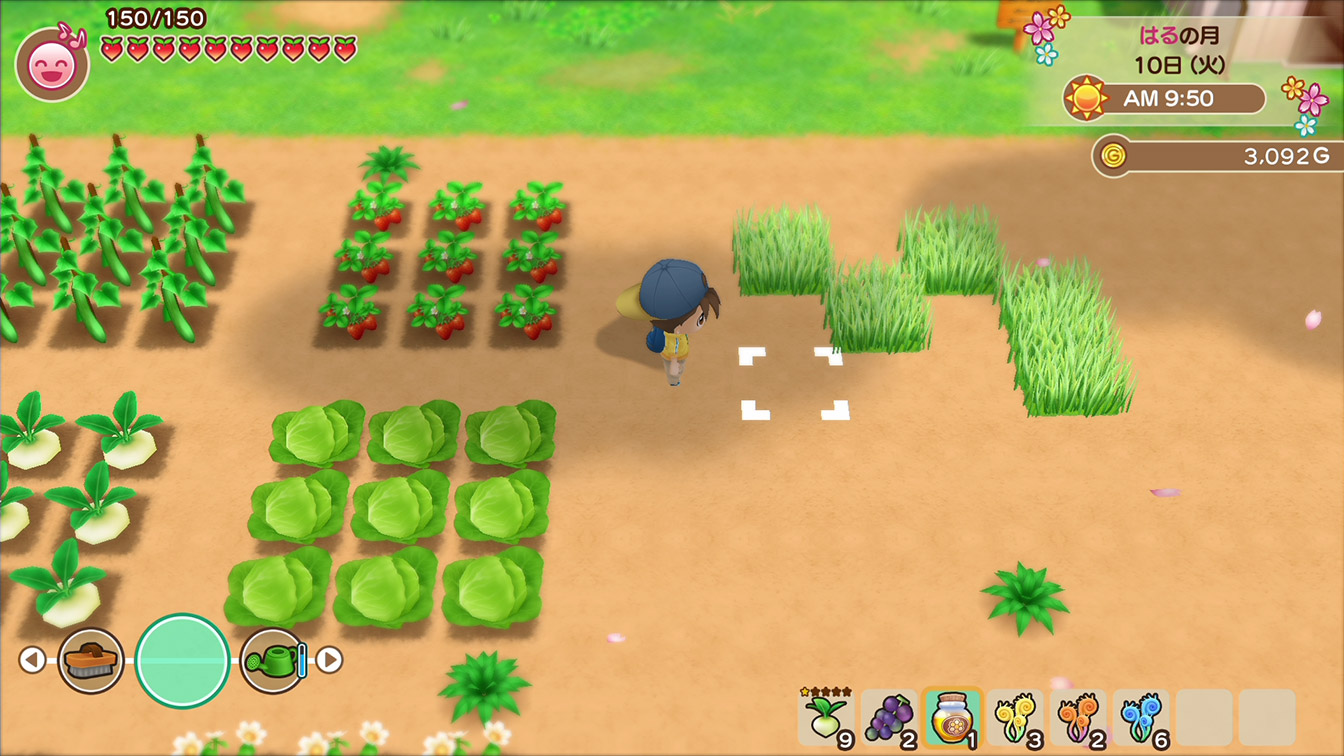
Task: Select the turnip item slot
Action: 826,717
